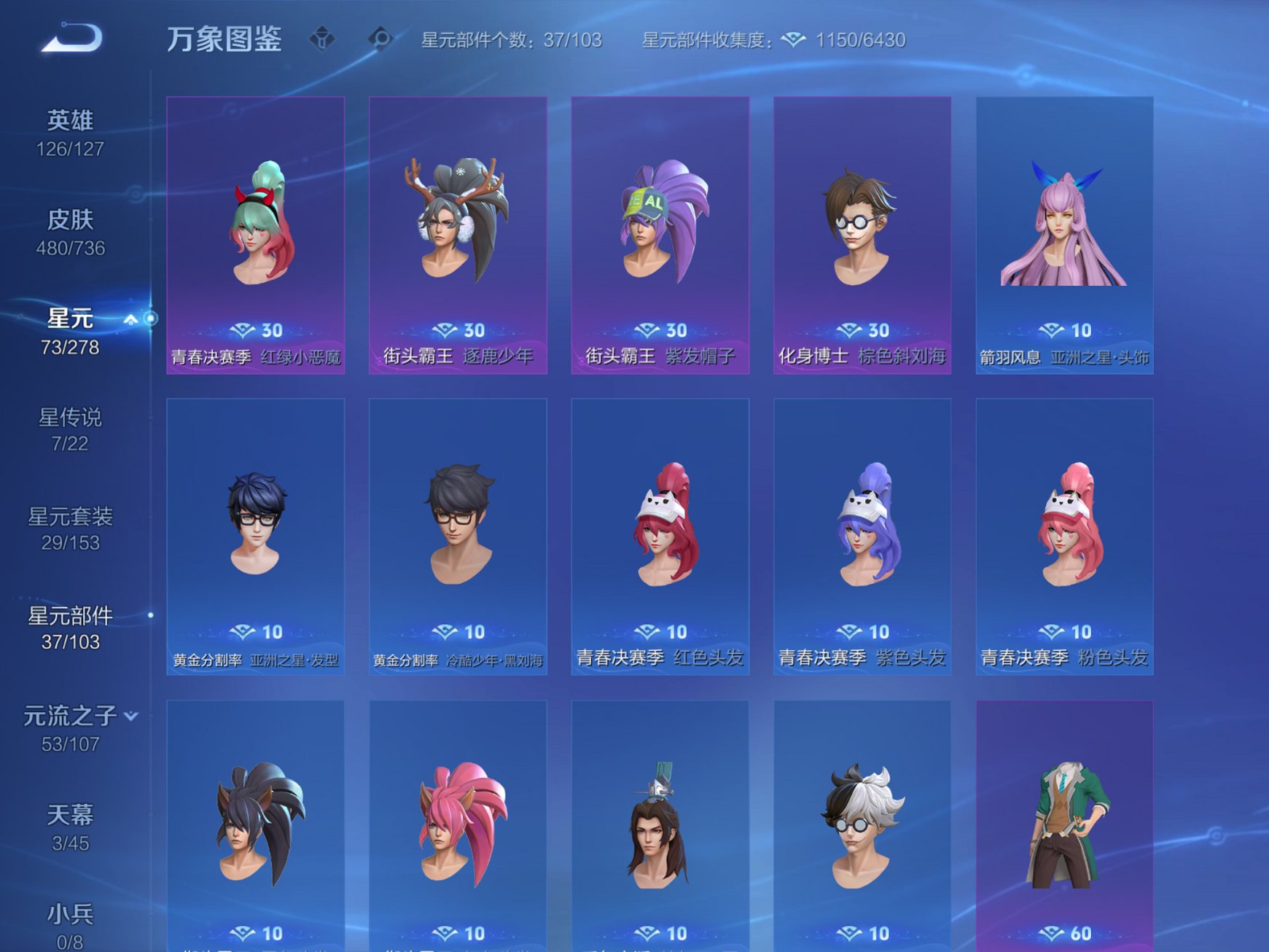Select the 星元套装 category

[x=70, y=518]
